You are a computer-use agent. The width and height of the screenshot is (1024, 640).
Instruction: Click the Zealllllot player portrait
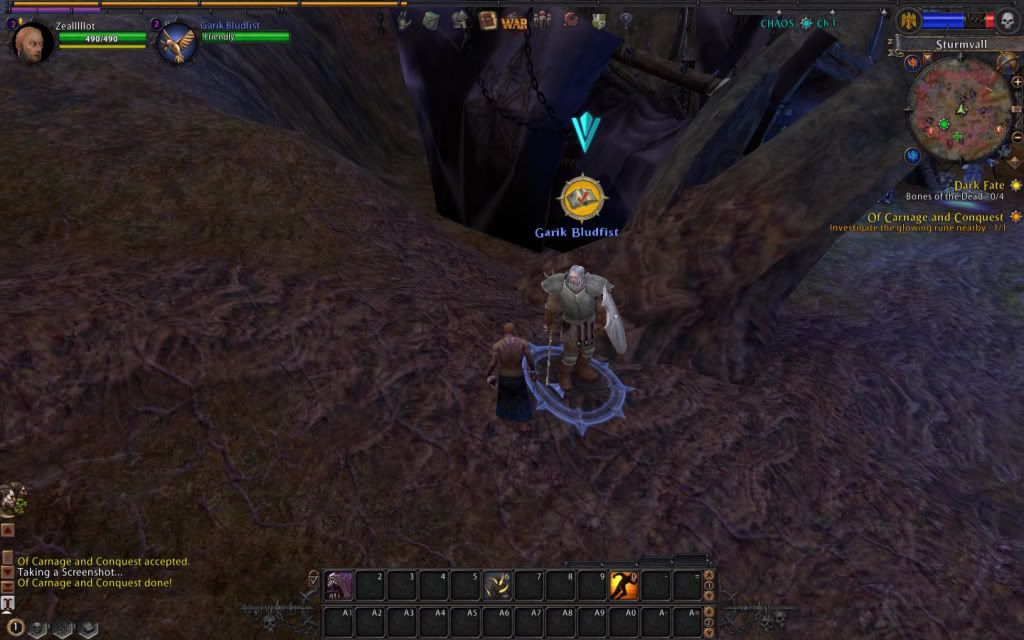click(33, 42)
